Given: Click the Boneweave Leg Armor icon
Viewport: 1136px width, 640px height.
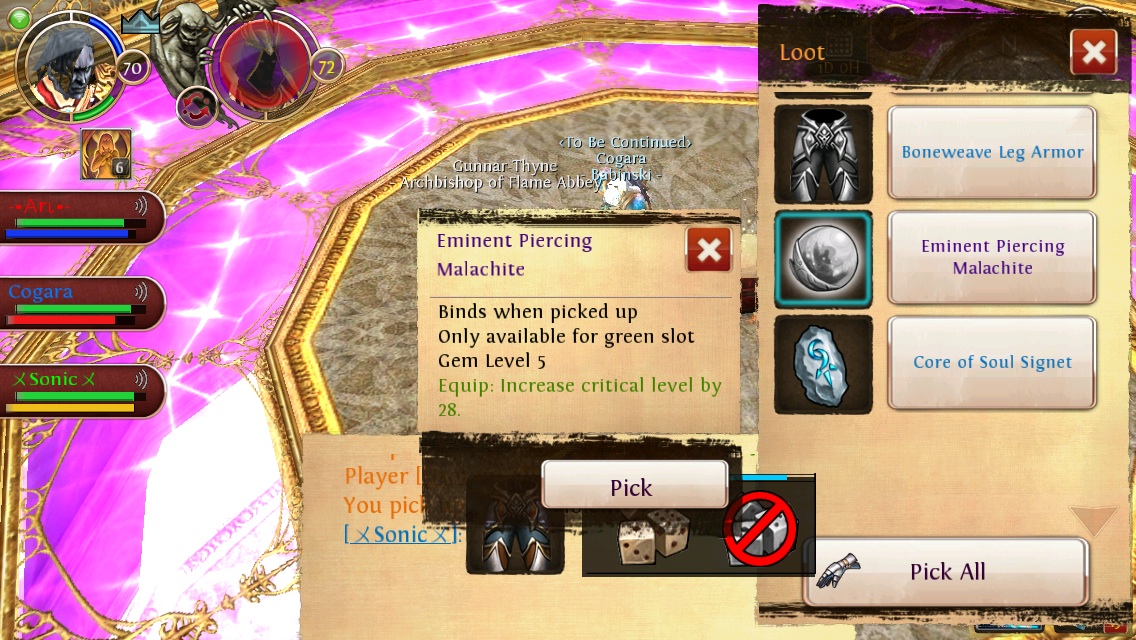Looking at the screenshot, I should tap(823, 154).
